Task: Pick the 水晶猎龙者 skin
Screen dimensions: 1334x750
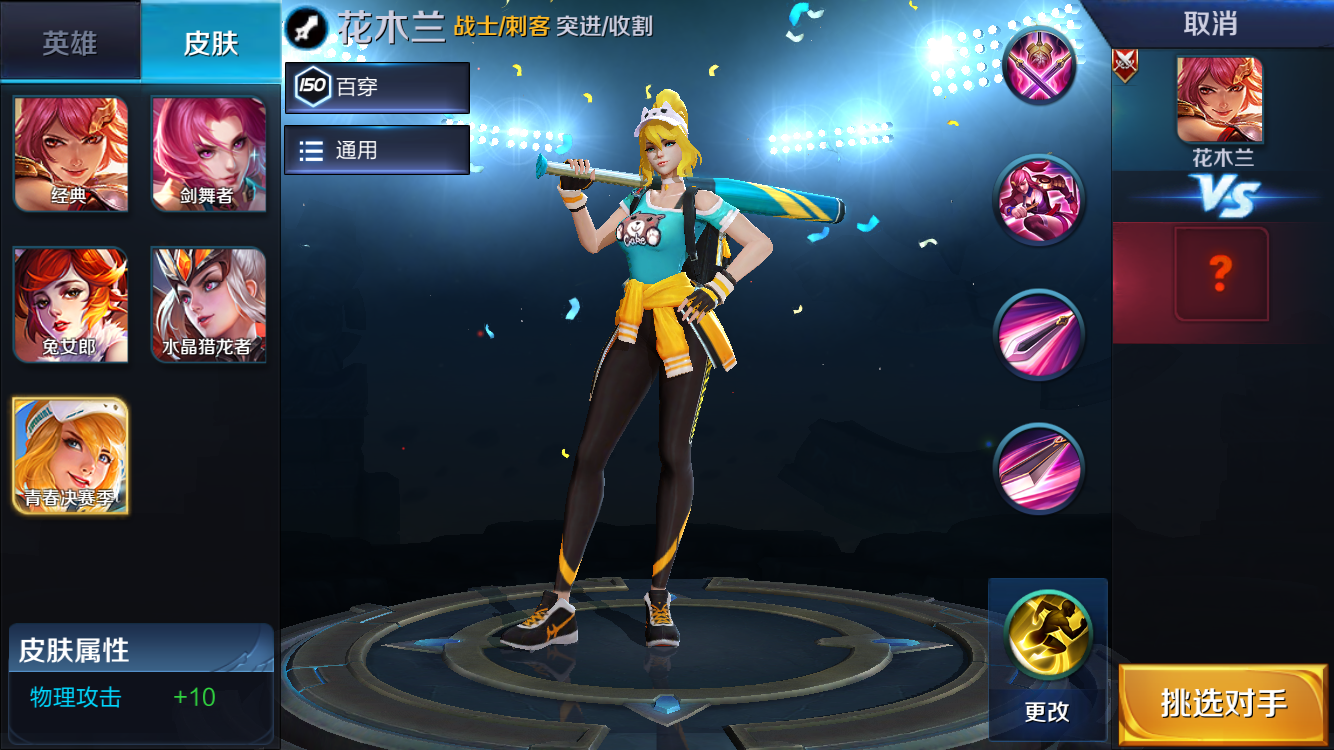Action: (x=208, y=305)
